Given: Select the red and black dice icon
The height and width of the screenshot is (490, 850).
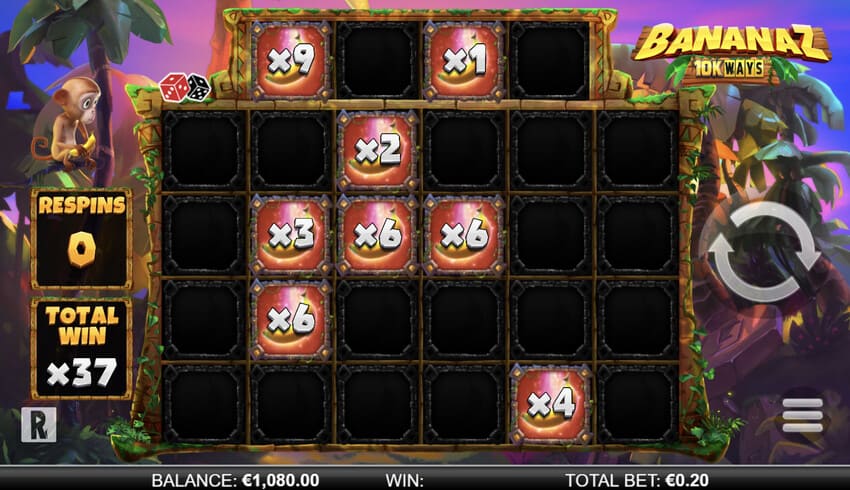Looking at the screenshot, I should coord(185,87).
